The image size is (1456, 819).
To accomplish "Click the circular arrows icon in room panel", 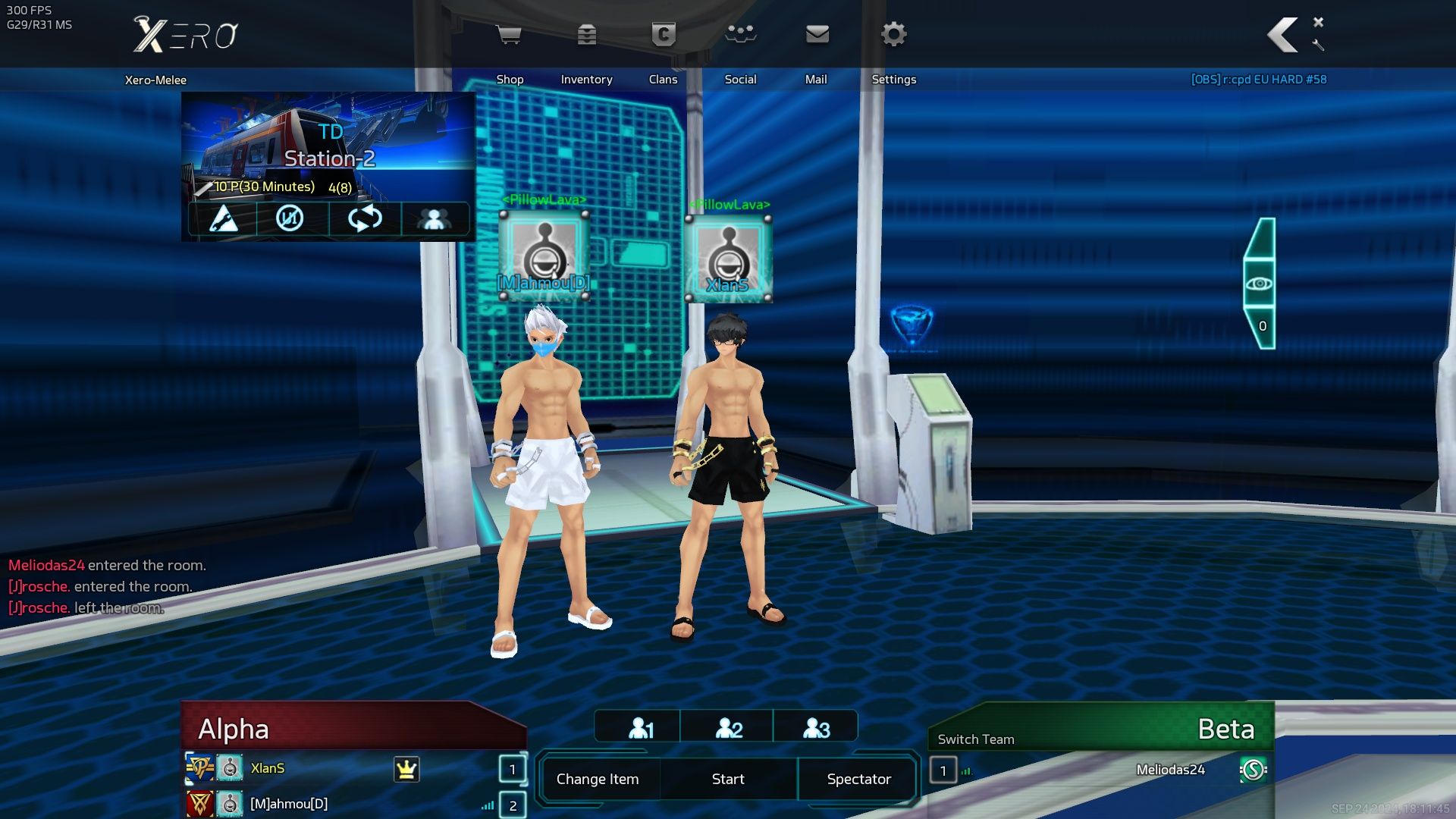I will tap(365, 219).
